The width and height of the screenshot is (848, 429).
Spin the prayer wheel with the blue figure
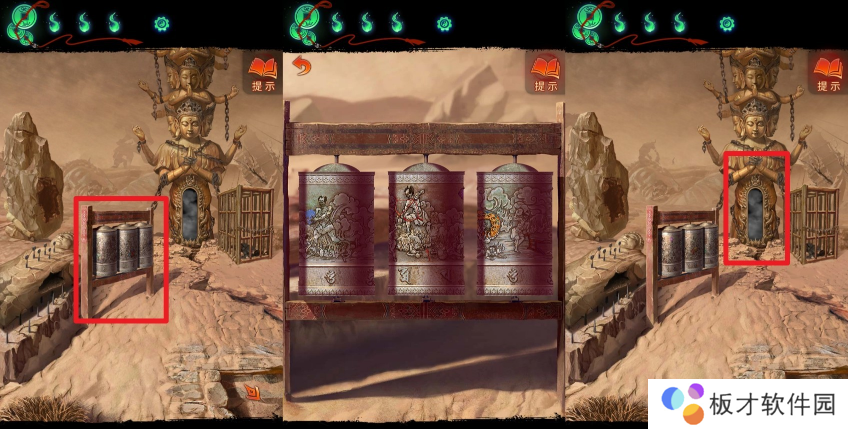336,230
